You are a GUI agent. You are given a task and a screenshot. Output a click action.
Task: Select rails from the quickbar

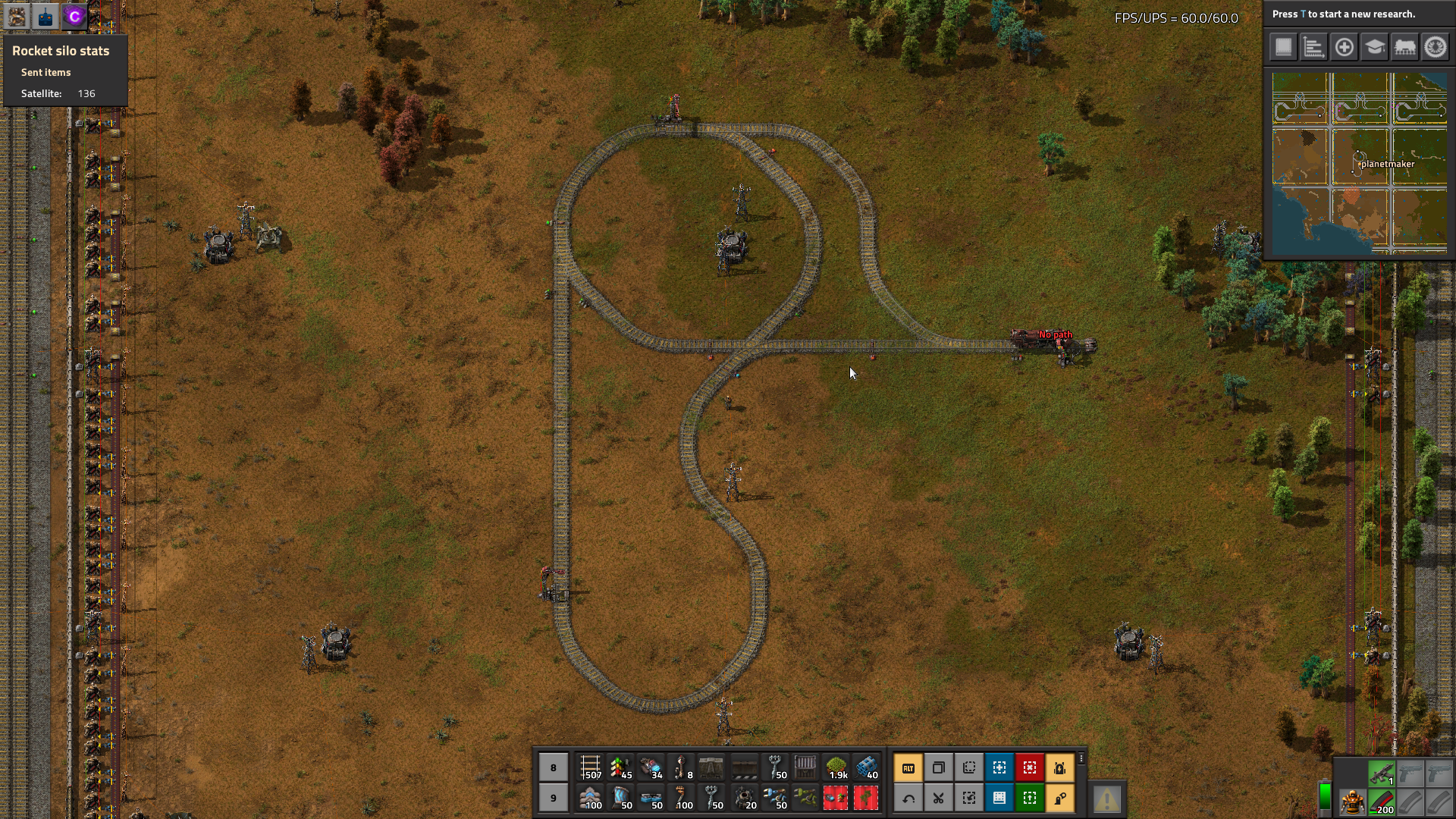(591, 767)
